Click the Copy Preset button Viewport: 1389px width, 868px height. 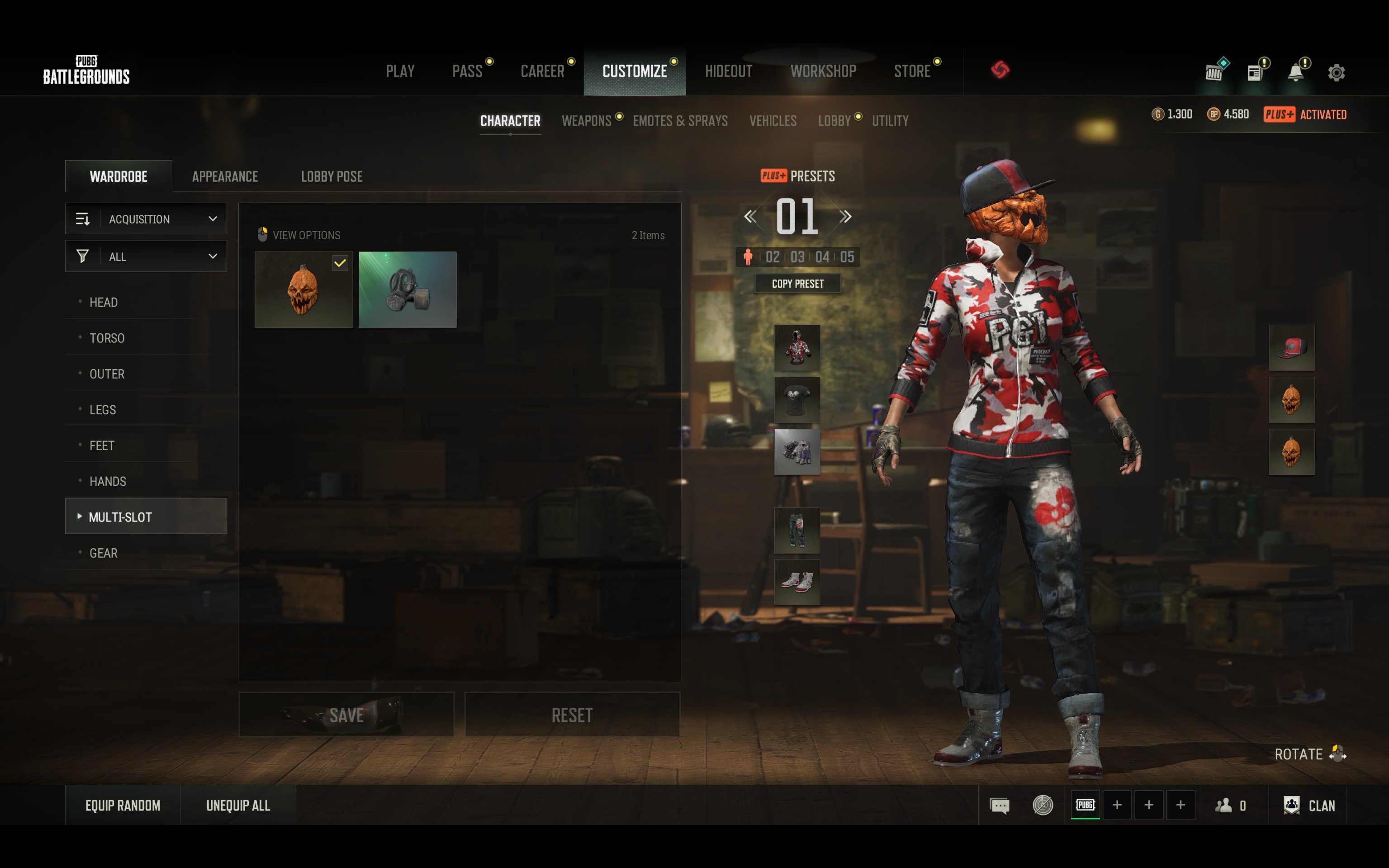coord(797,284)
